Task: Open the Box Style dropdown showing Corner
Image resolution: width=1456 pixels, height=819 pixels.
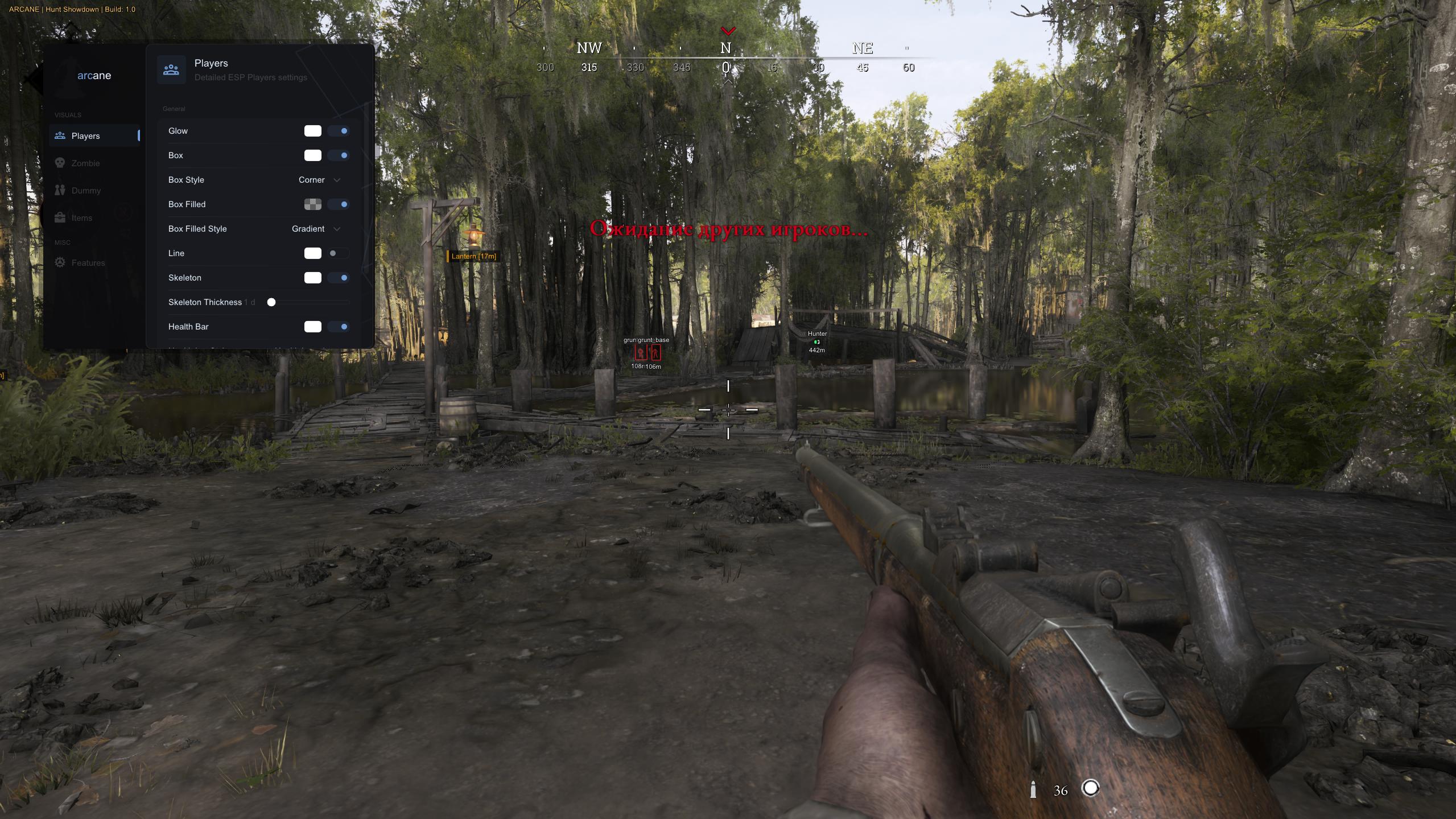Action: pyautogui.click(x=317, y=179)
